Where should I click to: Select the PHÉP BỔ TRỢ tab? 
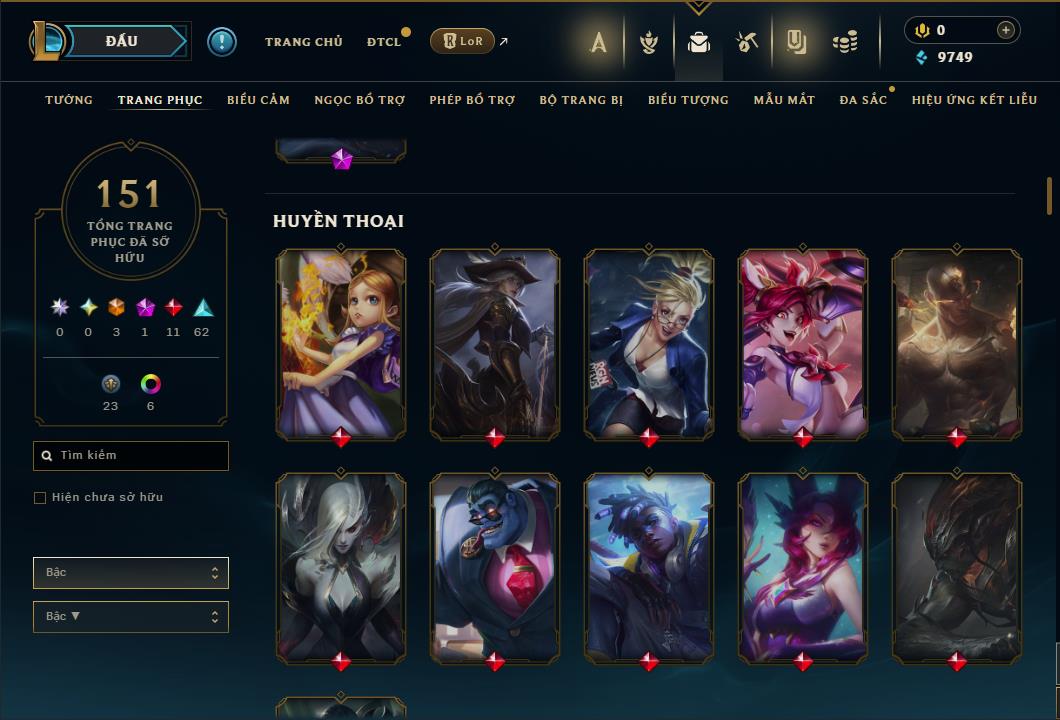coord(472,100)
